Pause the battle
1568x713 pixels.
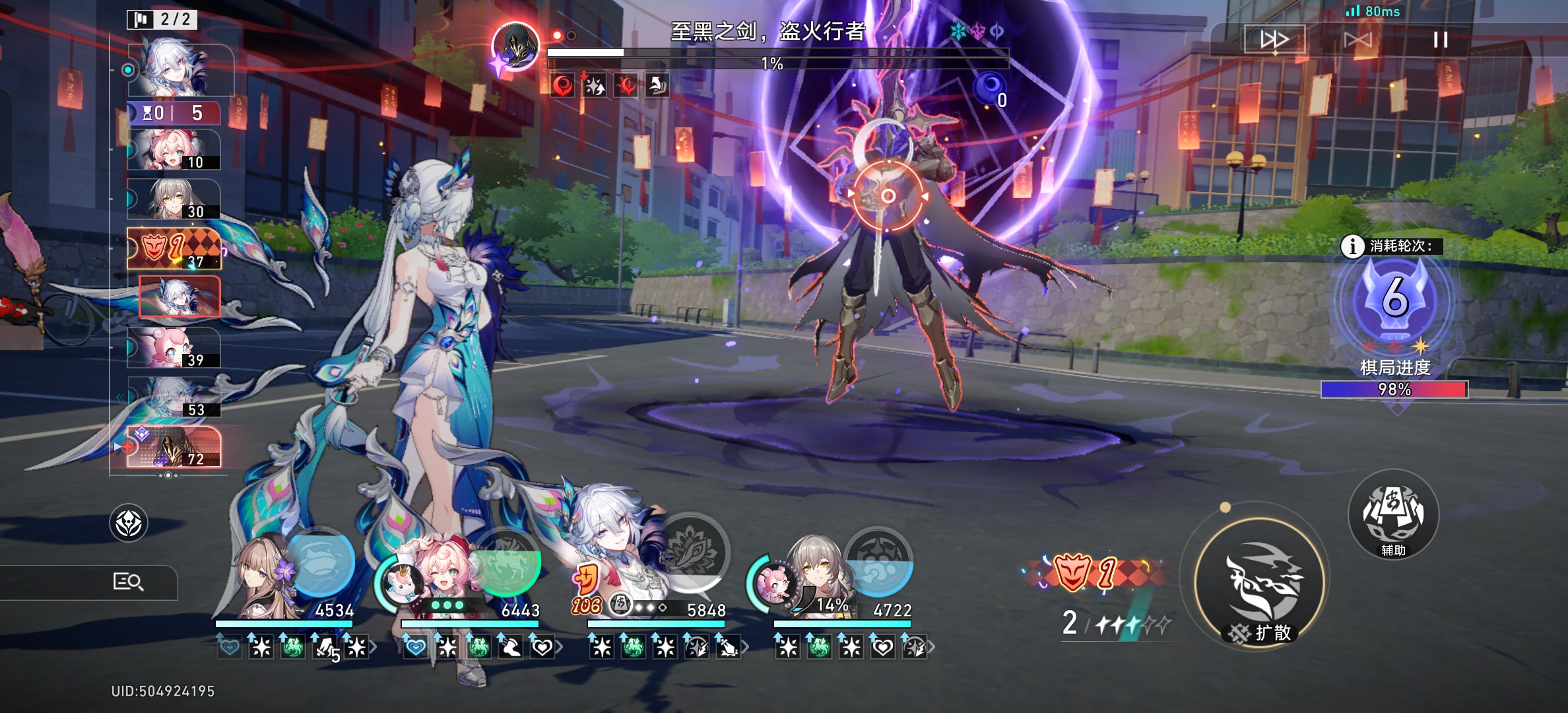1440,40
